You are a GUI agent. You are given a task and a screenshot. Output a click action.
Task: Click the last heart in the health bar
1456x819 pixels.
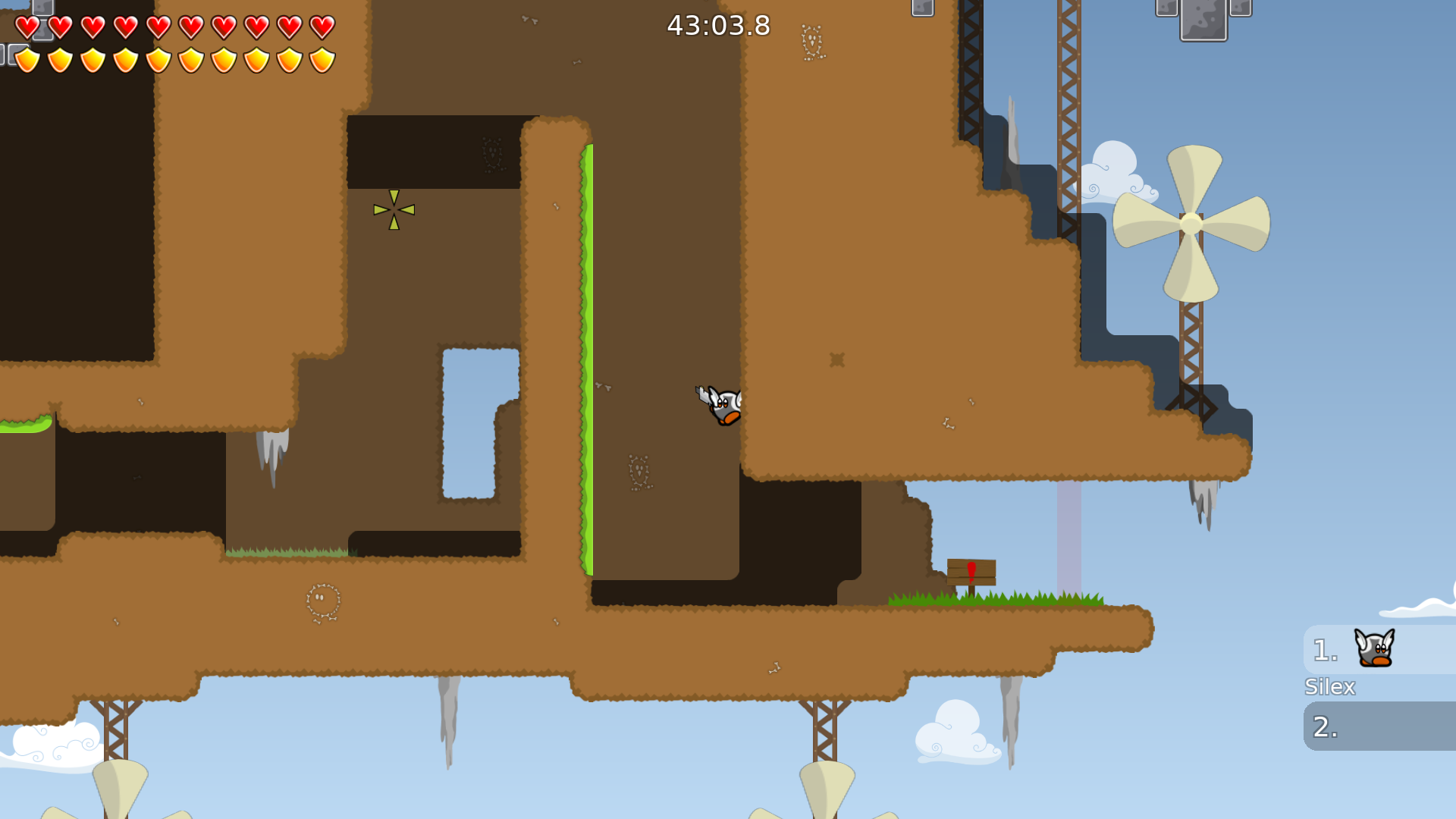point(321,27)
